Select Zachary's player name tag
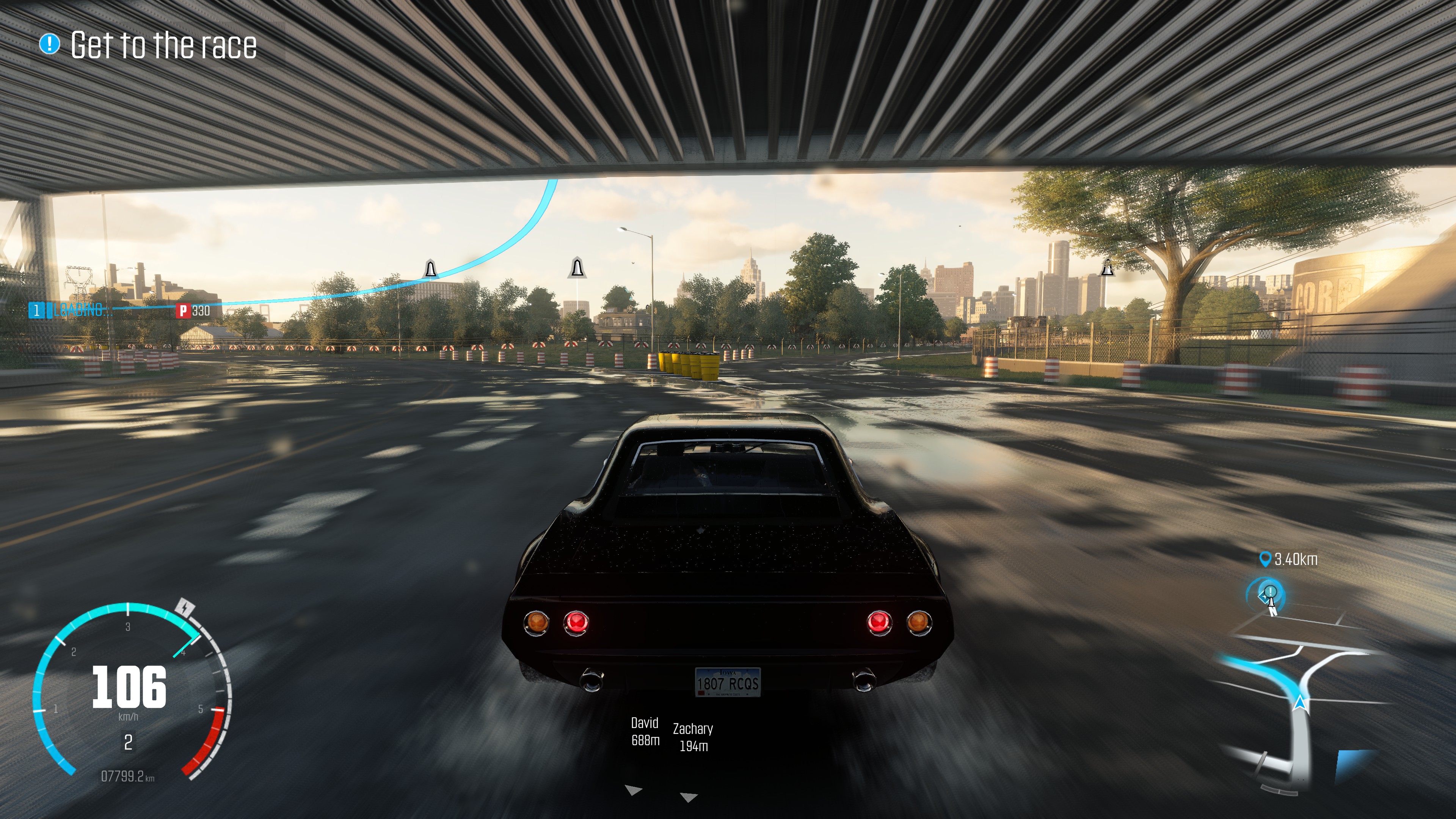Image resolution: width=1456 pixels, height=819 pixels. click(693, 737)
